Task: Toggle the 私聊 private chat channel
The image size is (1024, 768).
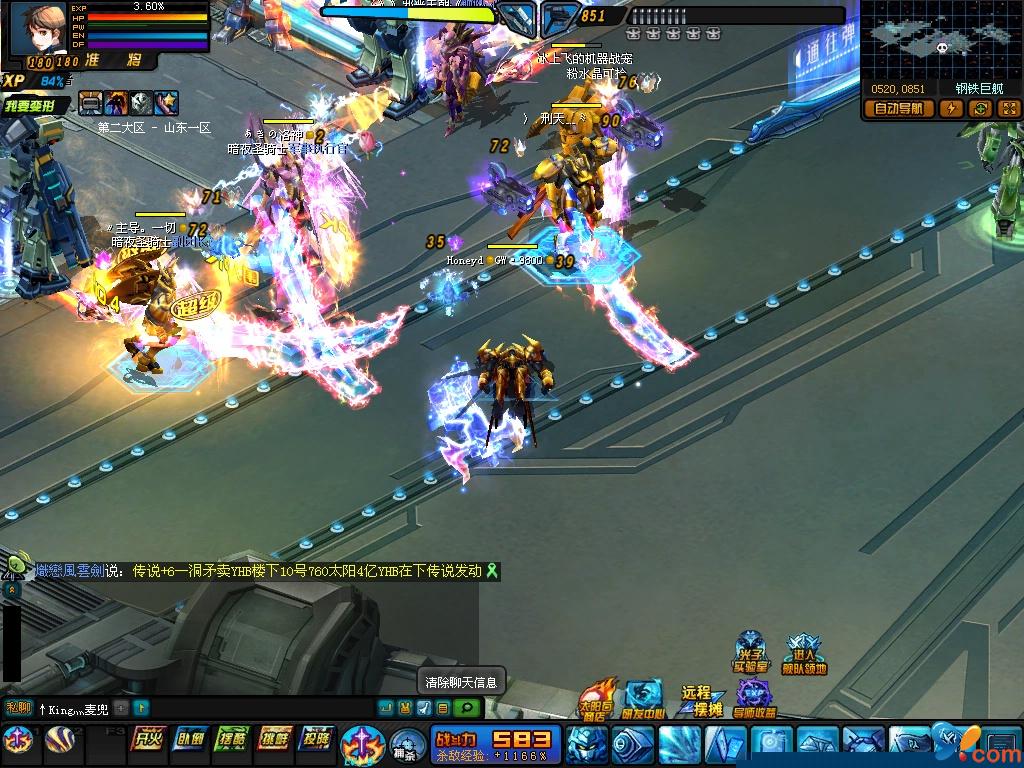Action: click(x=18, y=708)
